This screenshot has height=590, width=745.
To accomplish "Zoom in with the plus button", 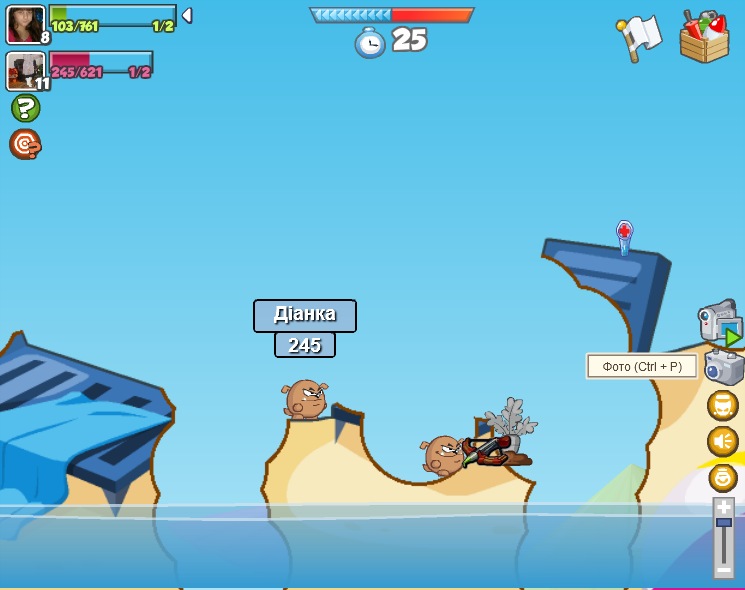I will 723,507.
